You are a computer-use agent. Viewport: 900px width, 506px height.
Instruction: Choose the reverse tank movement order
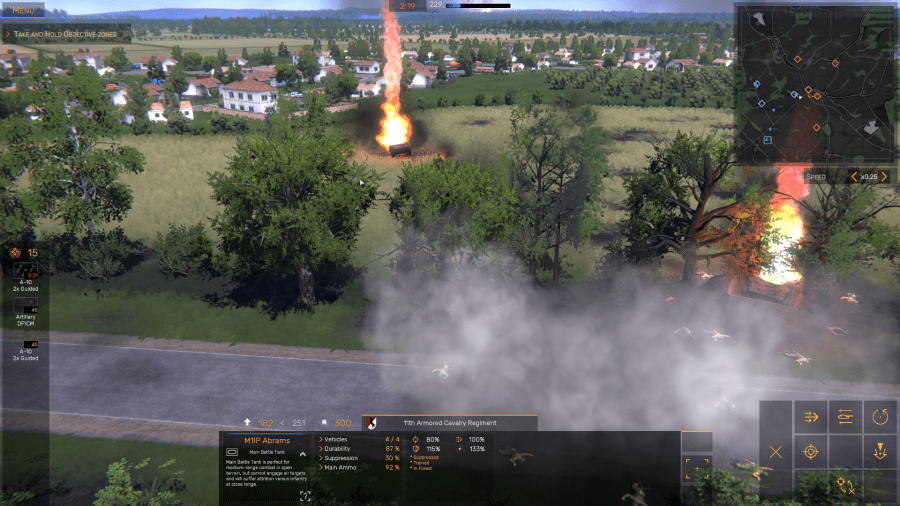tap(846, 417)
